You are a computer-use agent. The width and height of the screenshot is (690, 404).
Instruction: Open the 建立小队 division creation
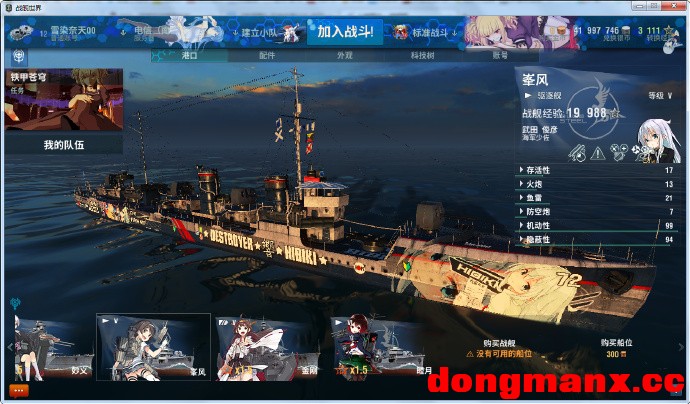tap(261, 32)
